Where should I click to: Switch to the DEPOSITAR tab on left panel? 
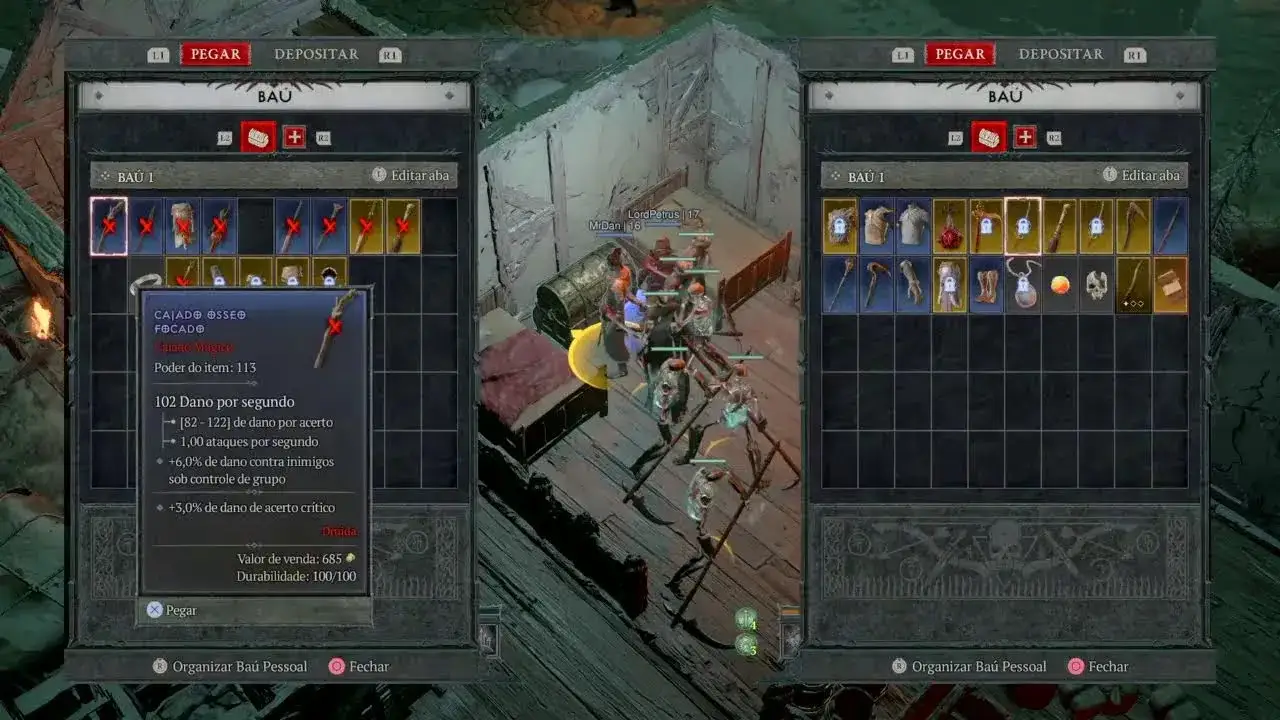317,54
